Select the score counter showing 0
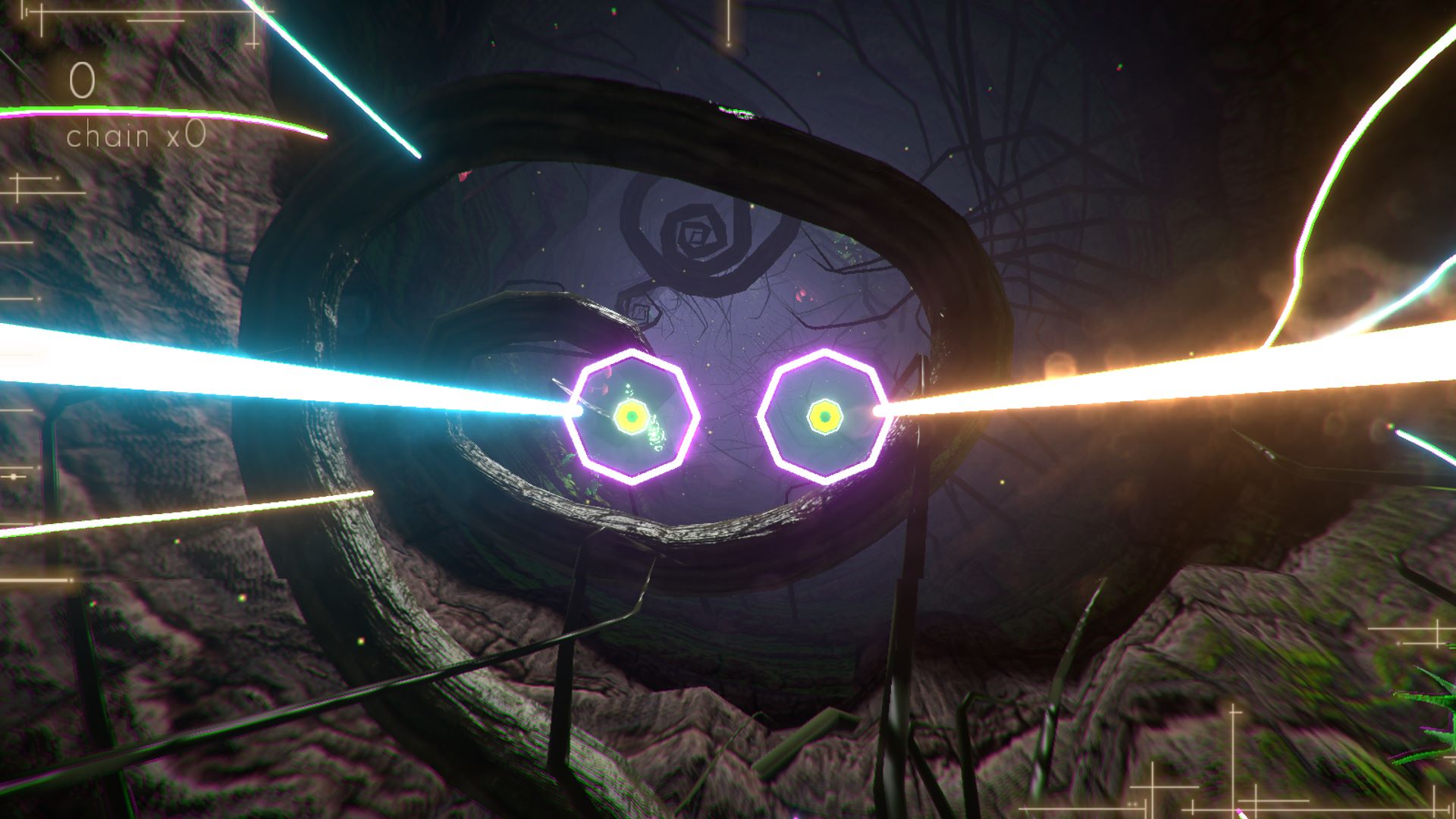Viewport: 1456px width, 819px height. coord(81,78)
